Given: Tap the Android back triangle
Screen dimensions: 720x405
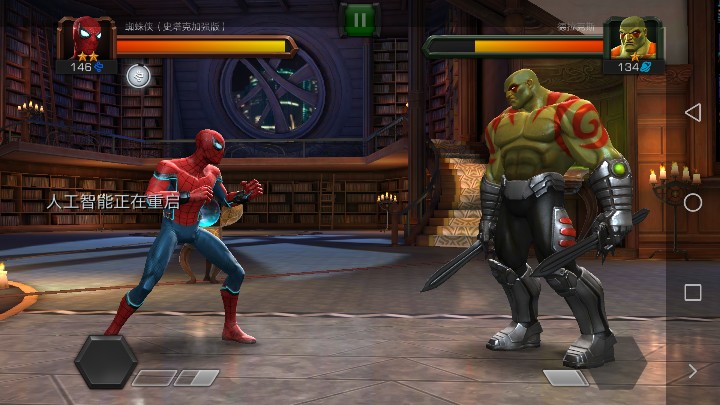Looking at the screenshot, I should click(692, 112).
